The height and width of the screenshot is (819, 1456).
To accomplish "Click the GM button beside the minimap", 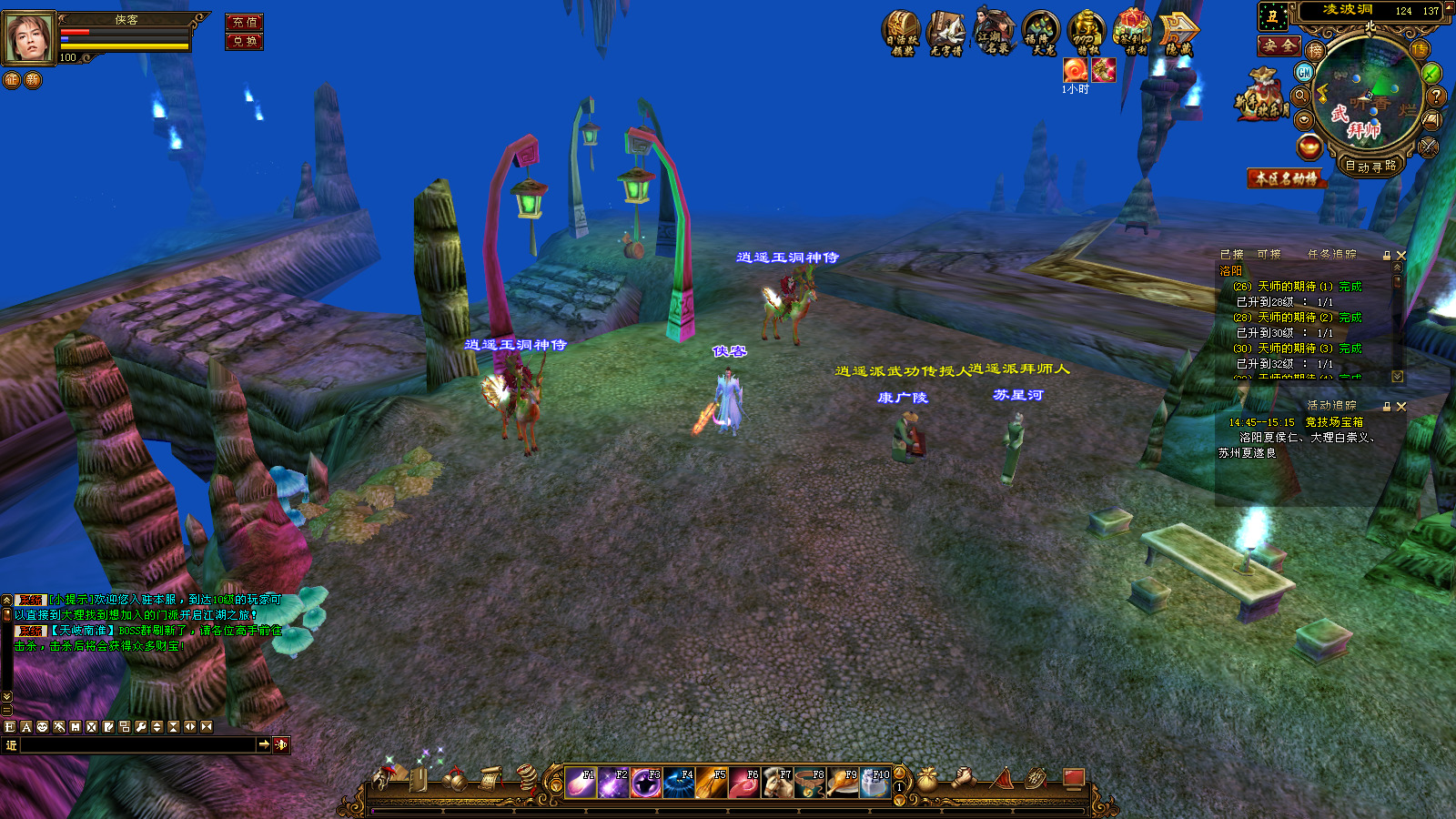I will point(1304,73).
